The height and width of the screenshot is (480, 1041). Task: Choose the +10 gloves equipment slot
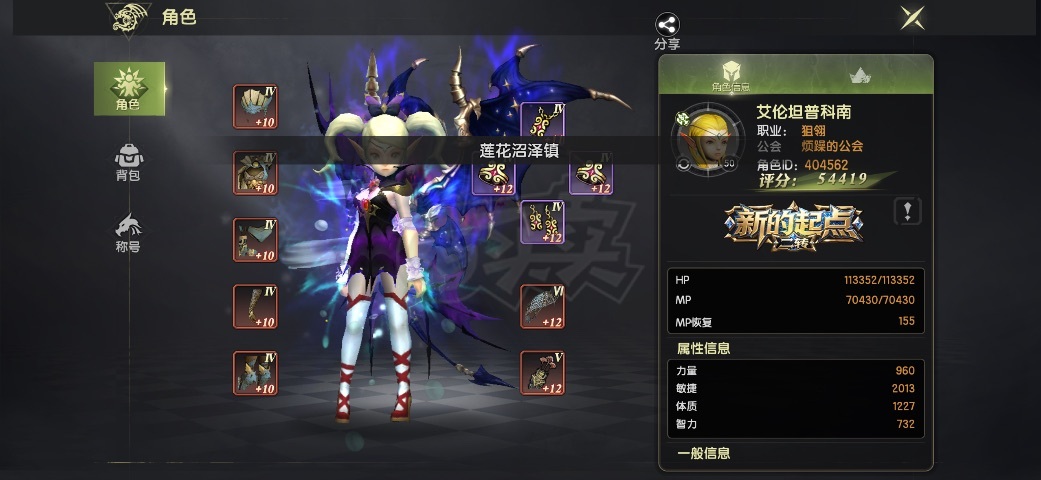pyautogui.click(x=255, y=306)
